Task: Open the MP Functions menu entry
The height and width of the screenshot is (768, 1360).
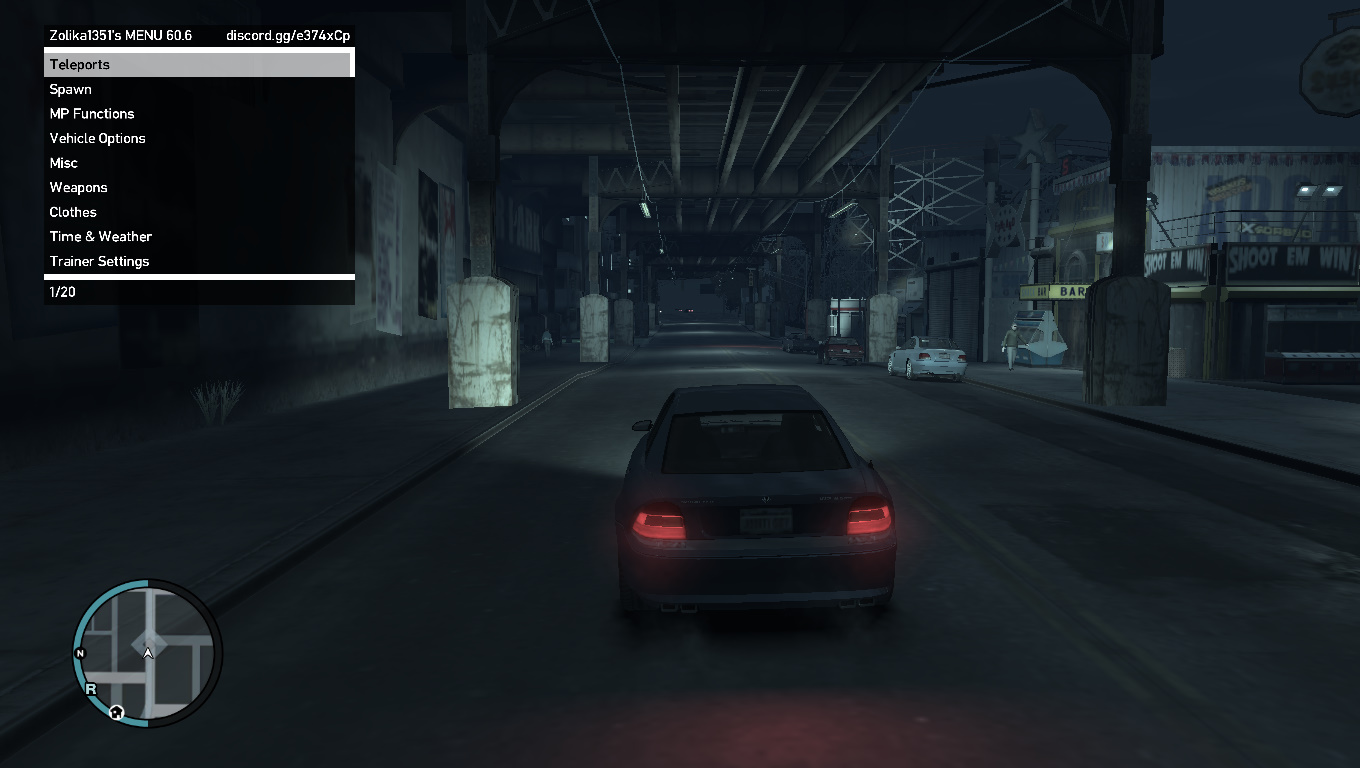Action: [92, 113]
